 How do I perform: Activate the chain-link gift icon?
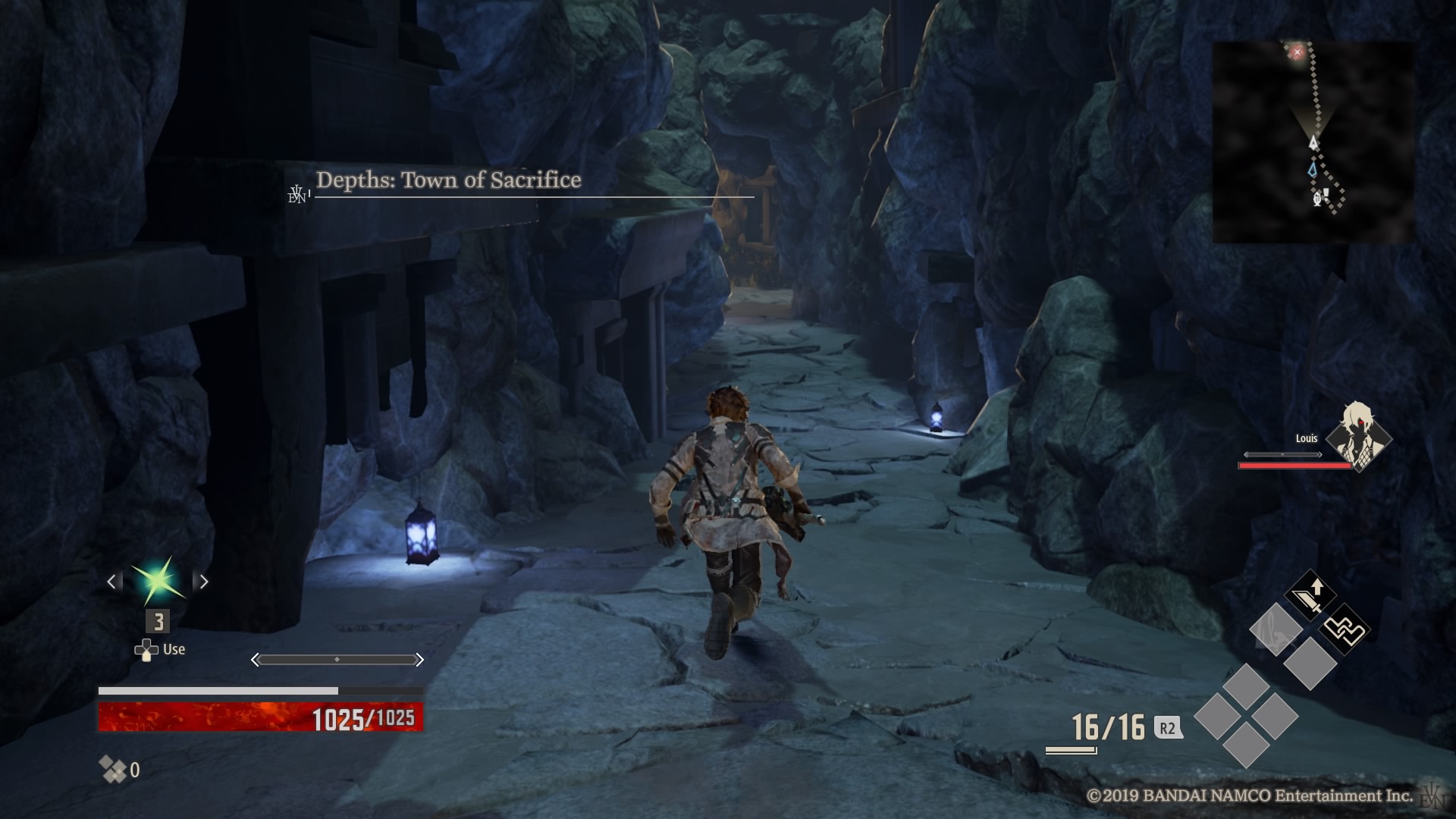pos(1345,629)
